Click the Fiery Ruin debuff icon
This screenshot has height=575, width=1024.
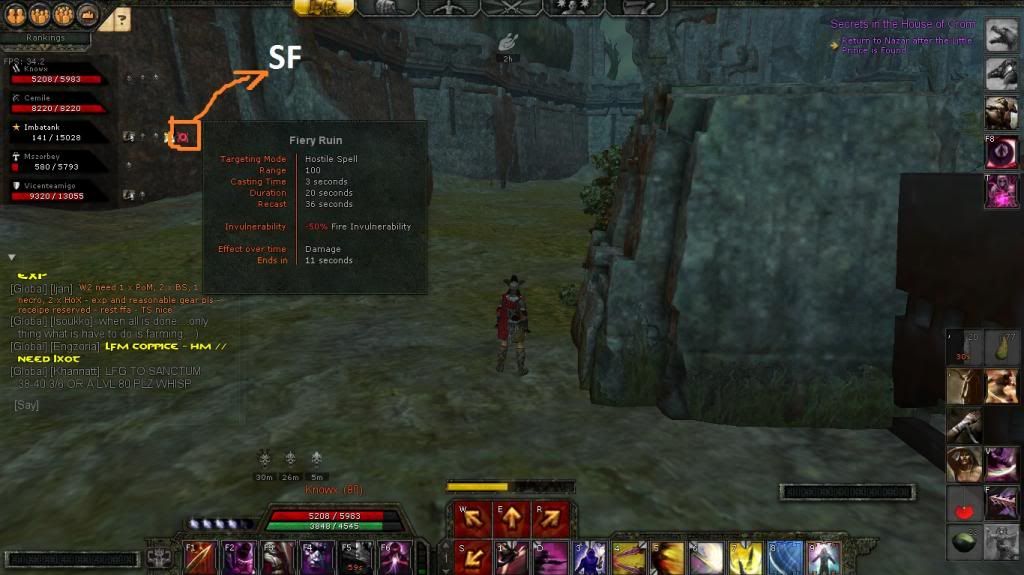[x=183, y=136]
